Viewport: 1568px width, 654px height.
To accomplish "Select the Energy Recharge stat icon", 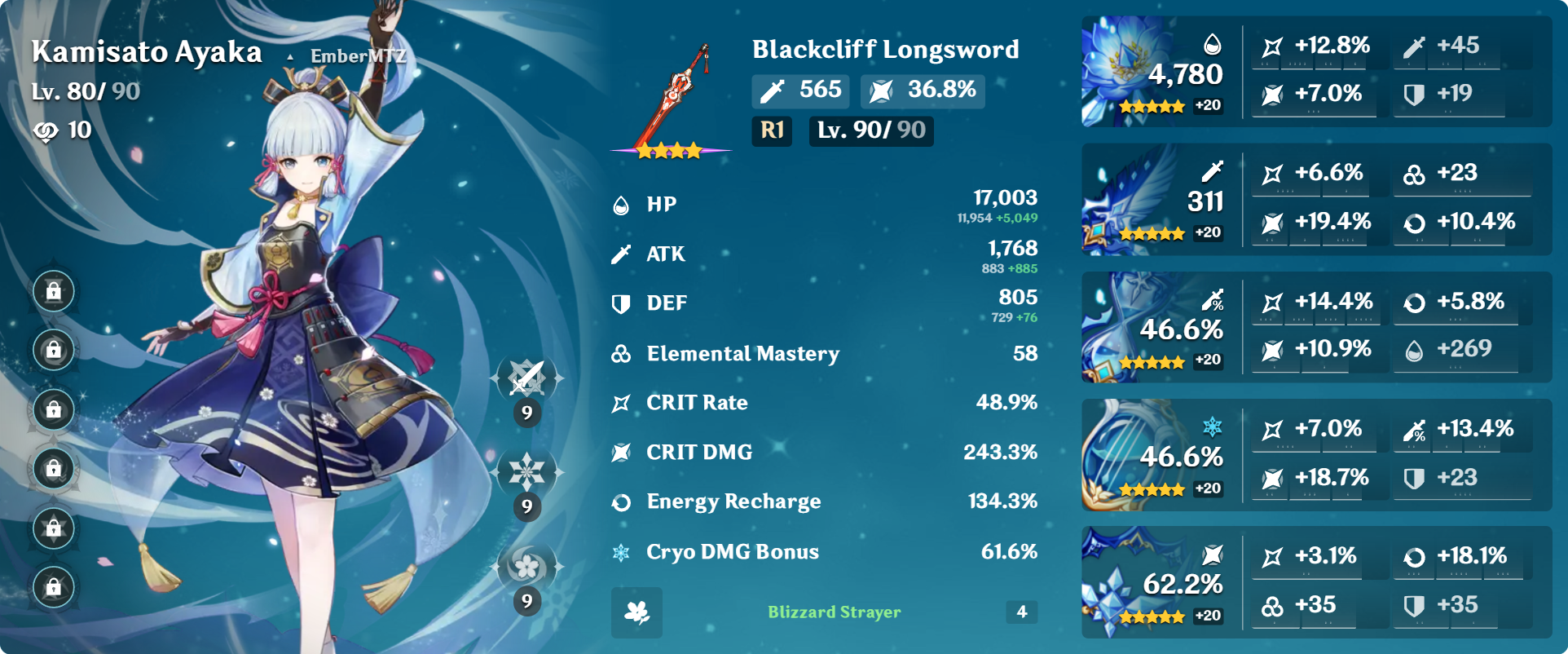I will coord(620,502).
